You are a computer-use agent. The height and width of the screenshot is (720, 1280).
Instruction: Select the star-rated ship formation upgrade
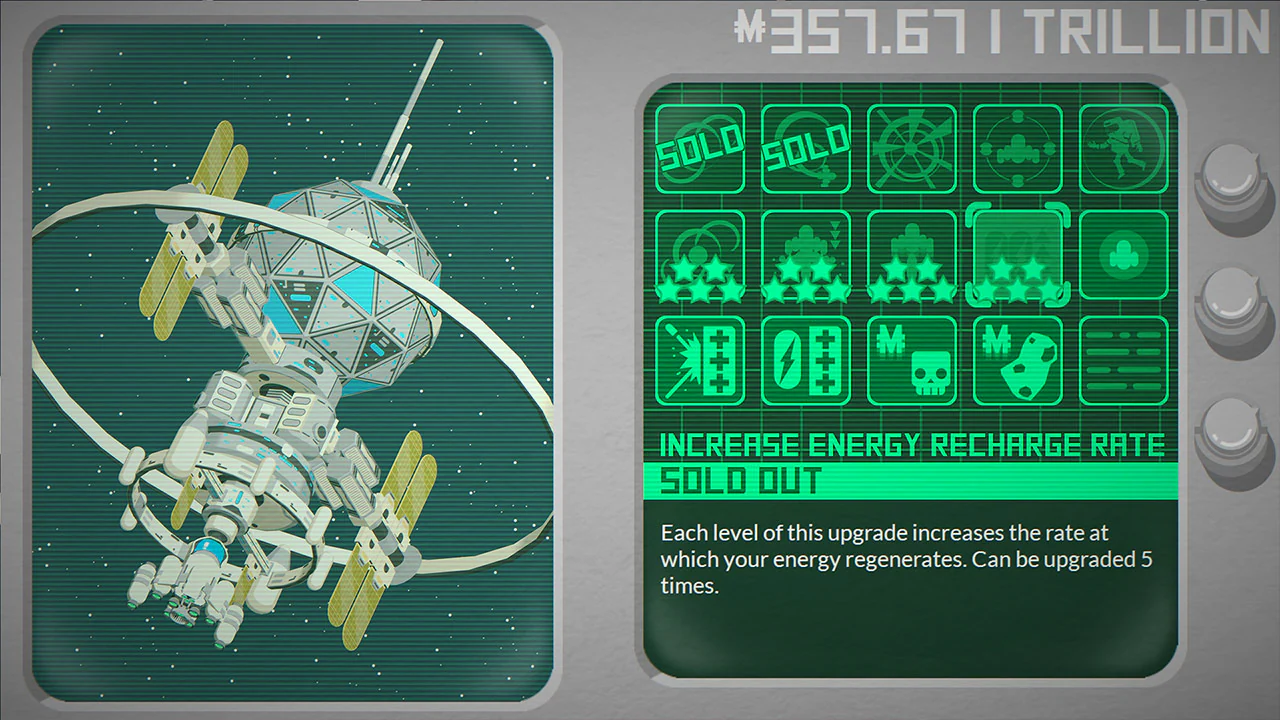[x=911, y=255]
